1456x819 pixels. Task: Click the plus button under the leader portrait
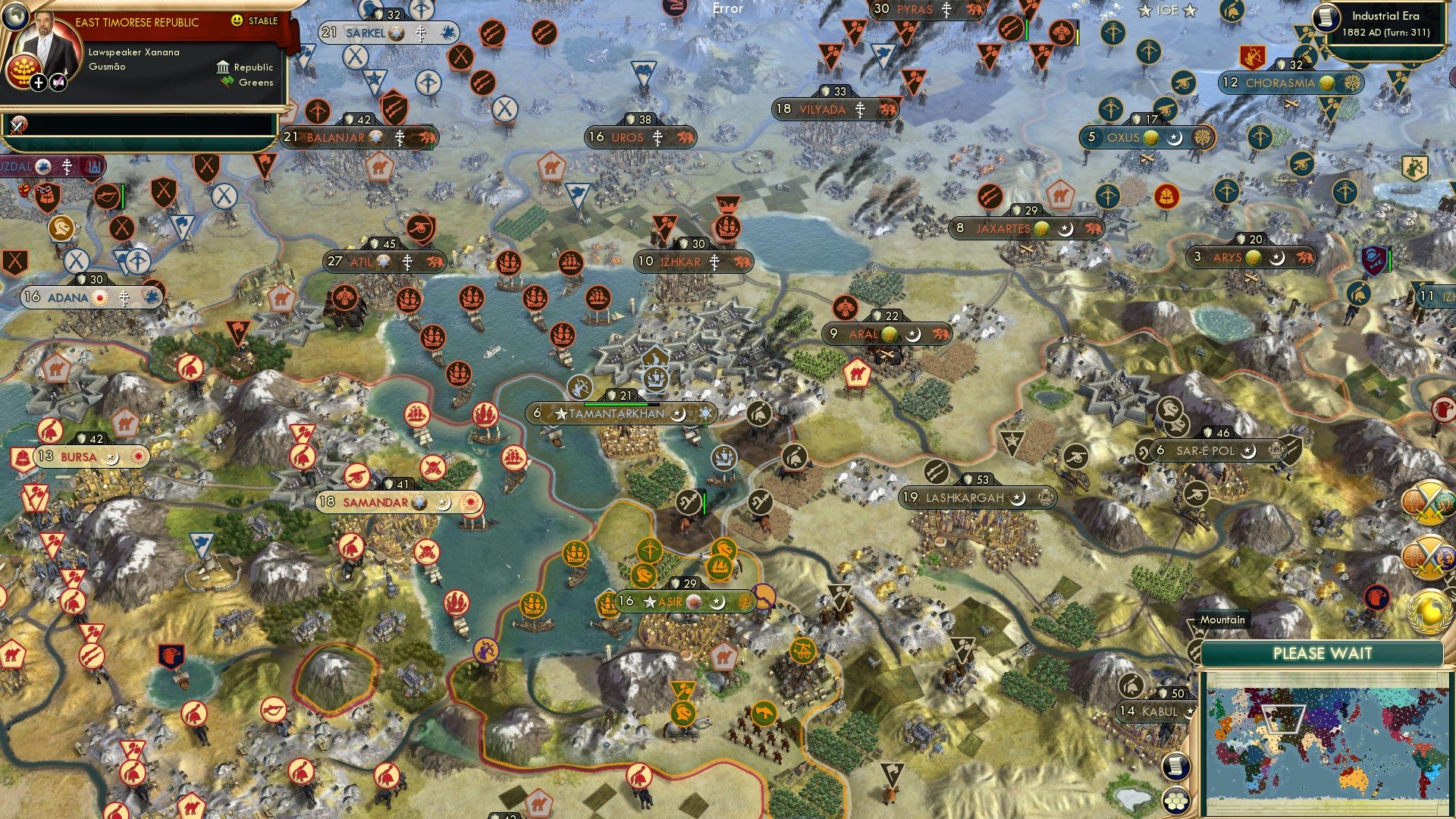(x=38, y=81)
